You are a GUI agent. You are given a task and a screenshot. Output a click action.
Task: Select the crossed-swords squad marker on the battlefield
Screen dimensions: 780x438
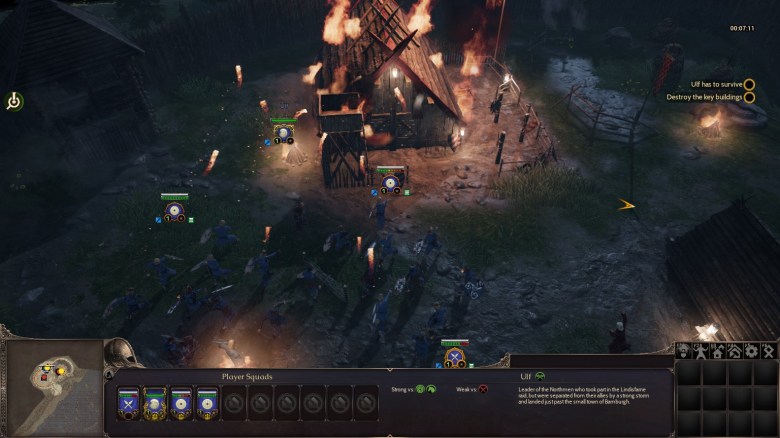pyautogui.click(x=455, y=356)
